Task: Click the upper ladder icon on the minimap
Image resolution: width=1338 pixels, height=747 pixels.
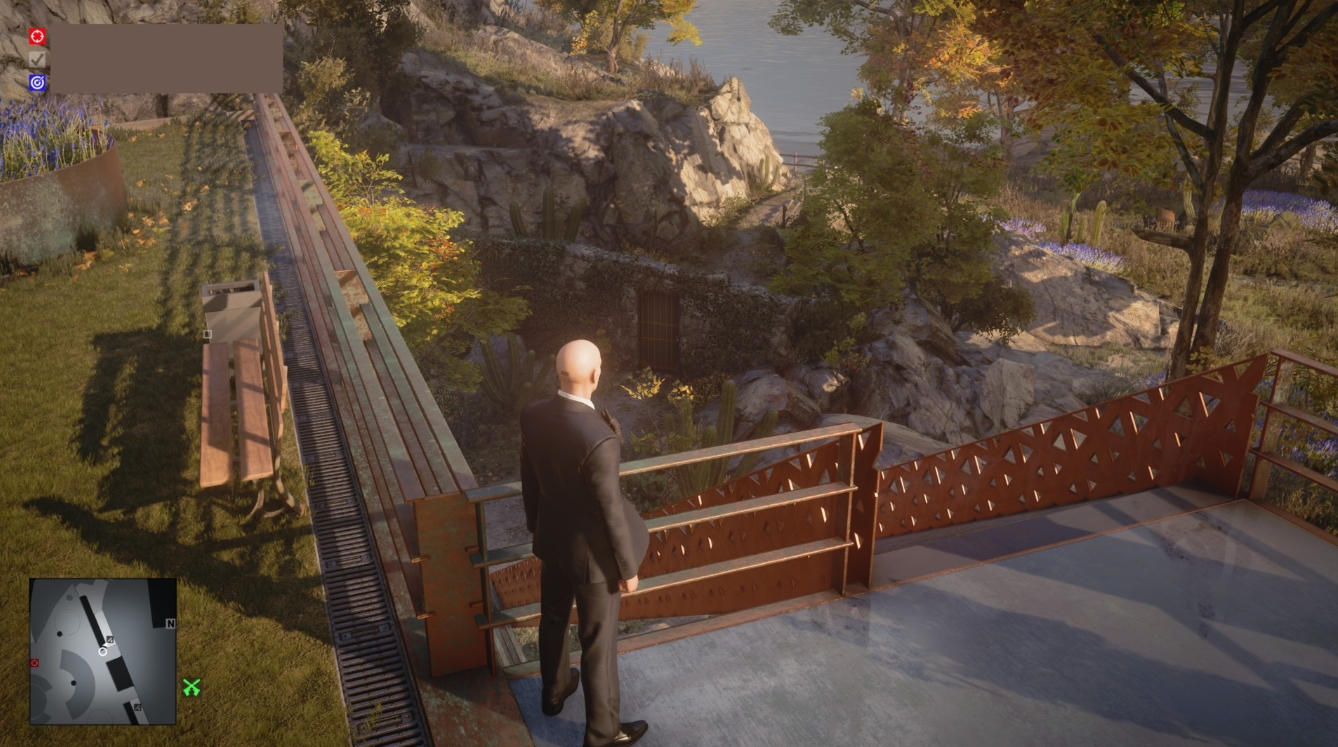Action: [x=110, y=640]
